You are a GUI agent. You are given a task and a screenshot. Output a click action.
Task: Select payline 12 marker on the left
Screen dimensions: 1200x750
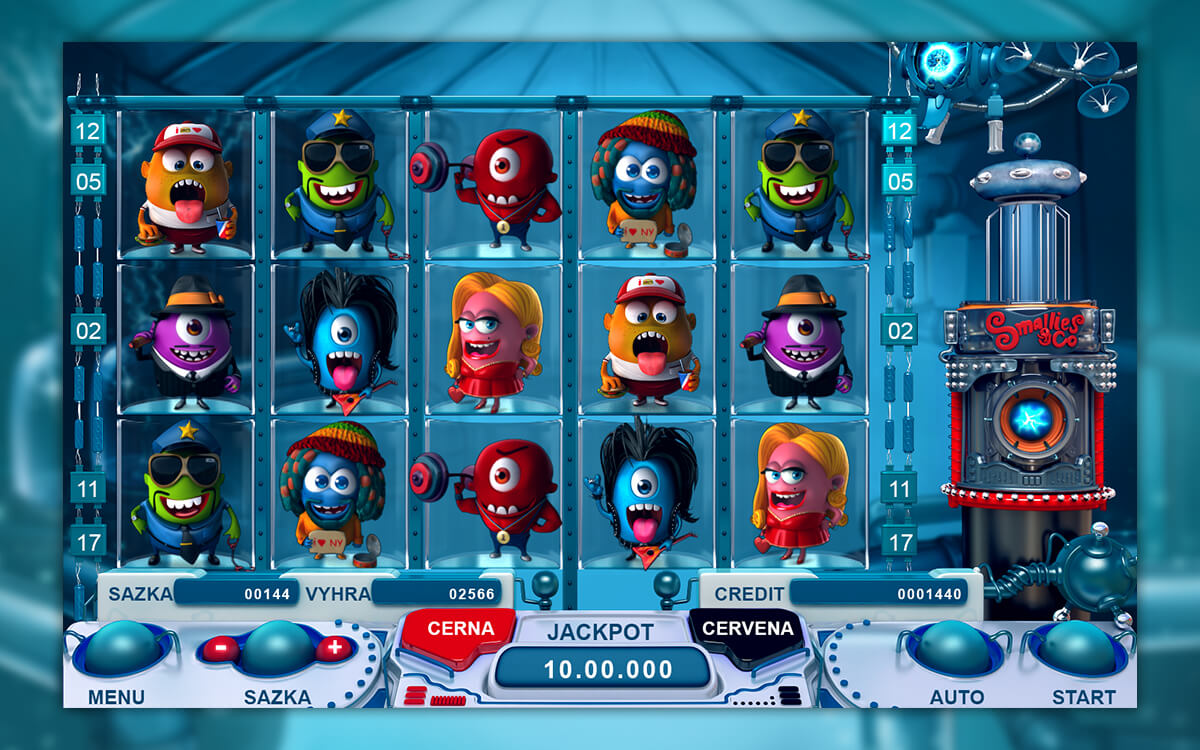click(x=88, y=130)
